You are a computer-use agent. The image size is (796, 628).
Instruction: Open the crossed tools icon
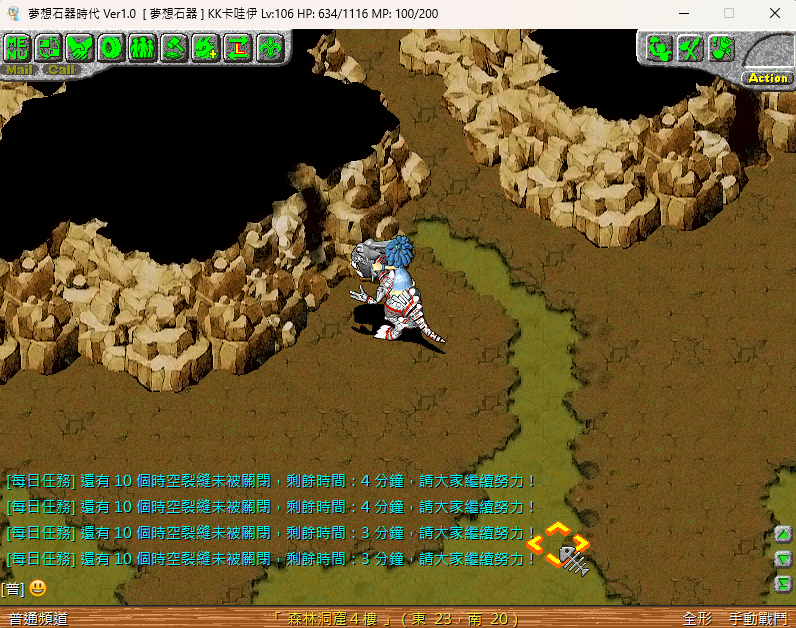click(689, 47)
